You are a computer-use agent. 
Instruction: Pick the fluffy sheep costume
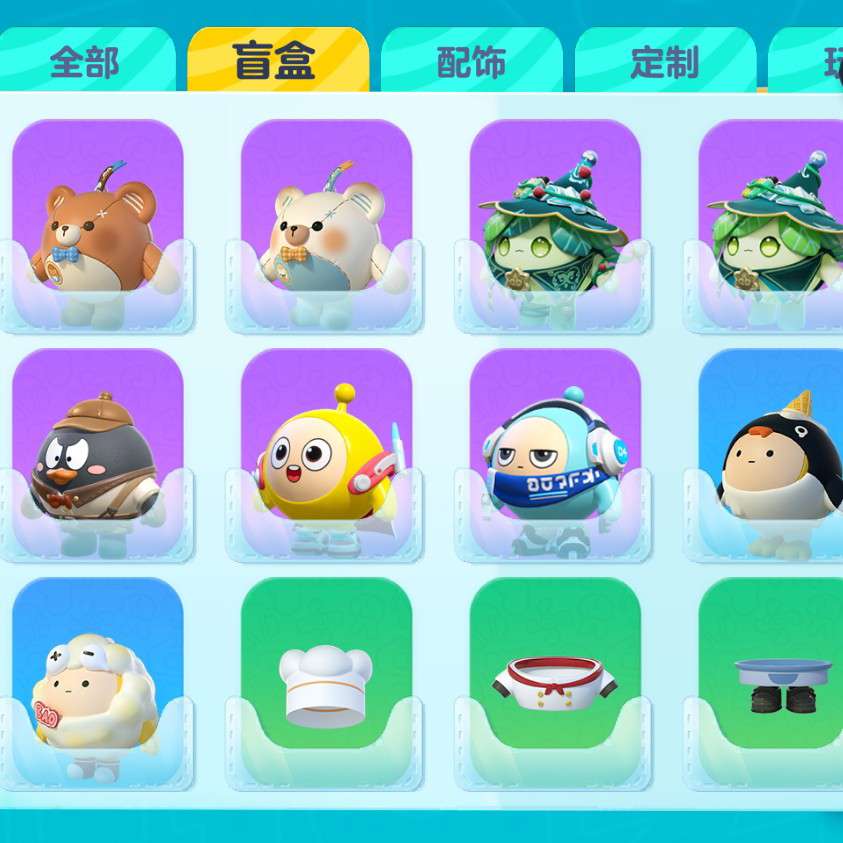[x=97, y=686]
